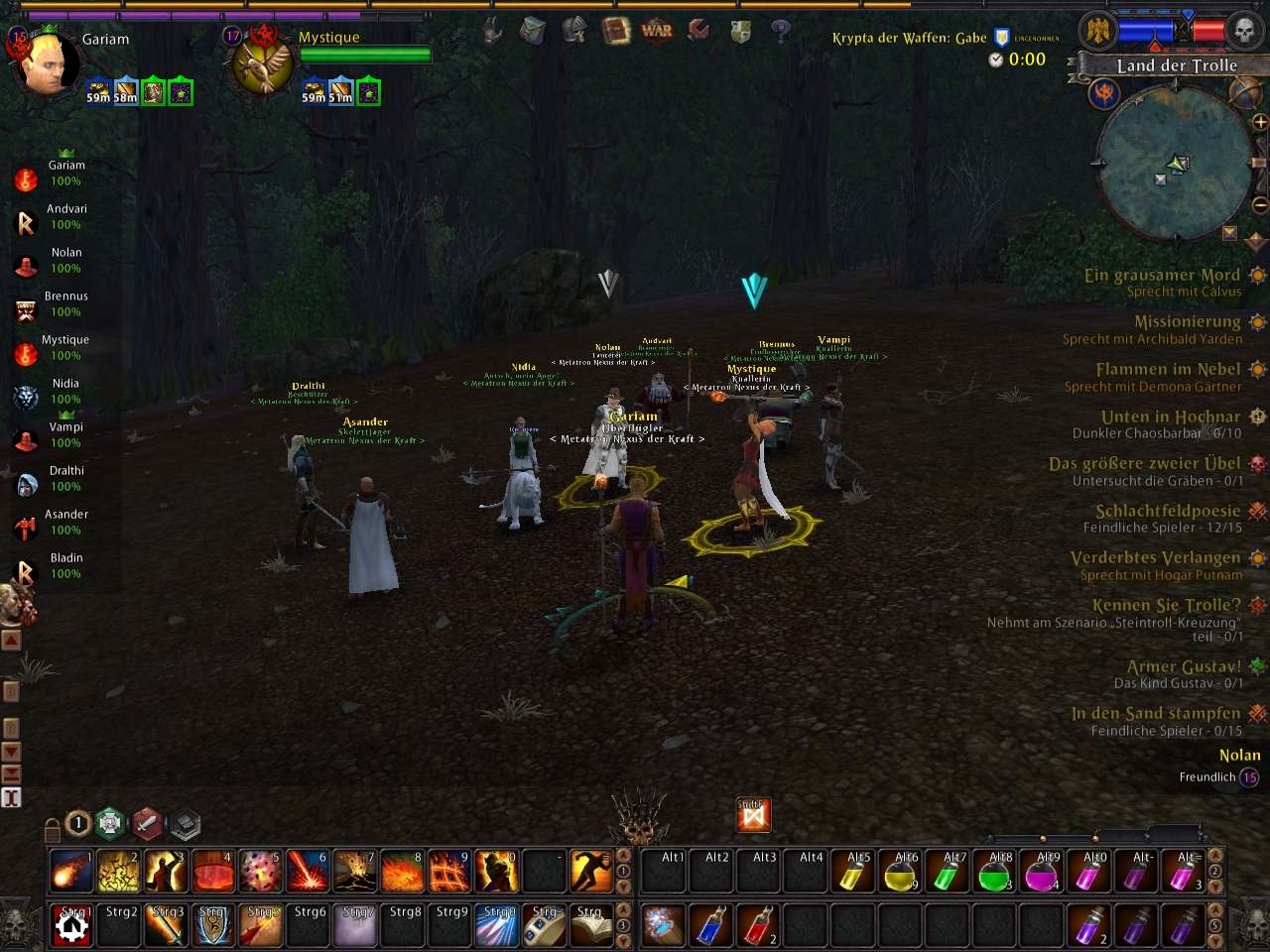1270x952 pixels.
Task: Open the character helmet menu icon
Action: click(574, 31)
